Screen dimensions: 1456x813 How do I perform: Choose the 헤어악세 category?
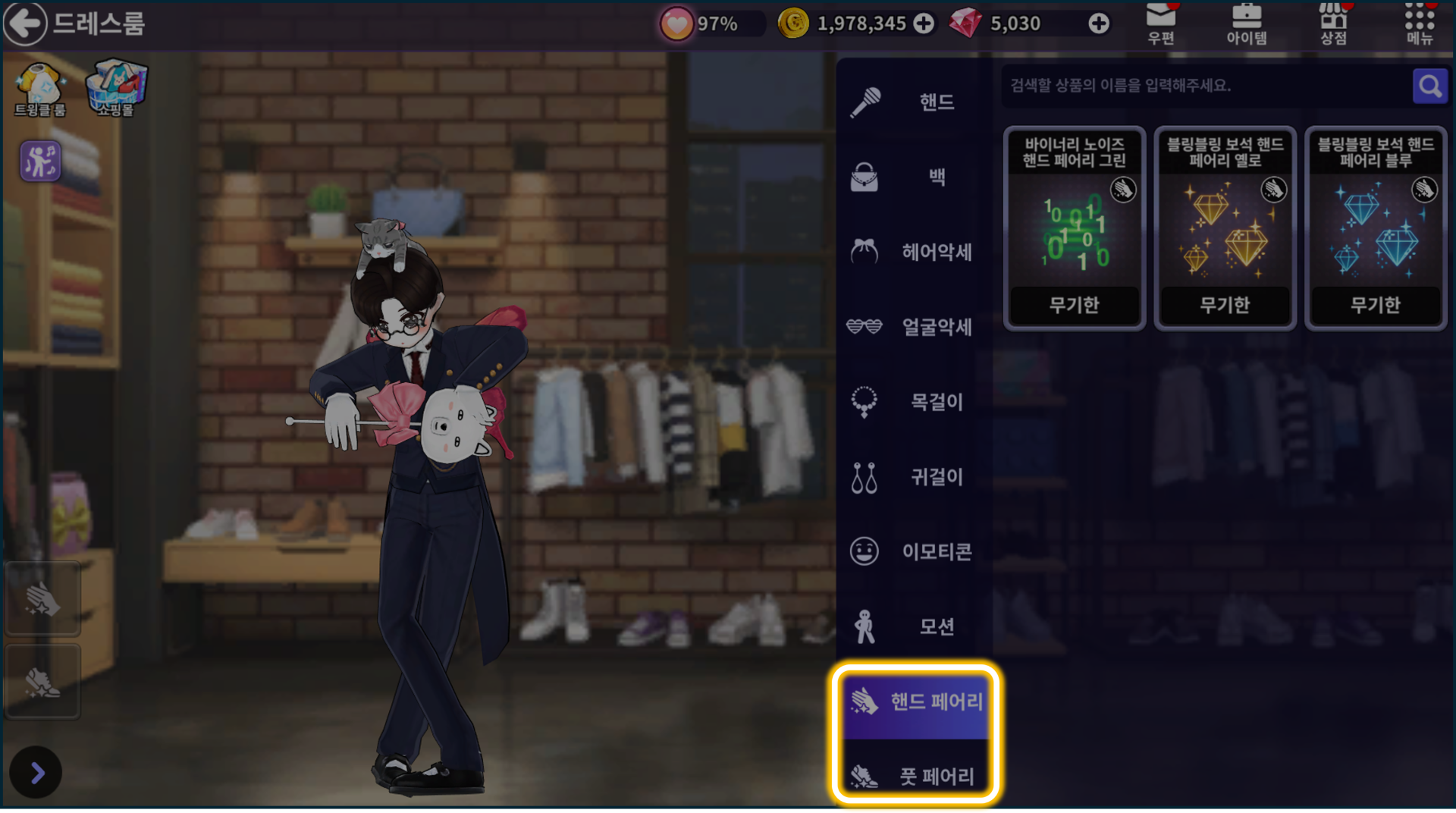(915, 252)
